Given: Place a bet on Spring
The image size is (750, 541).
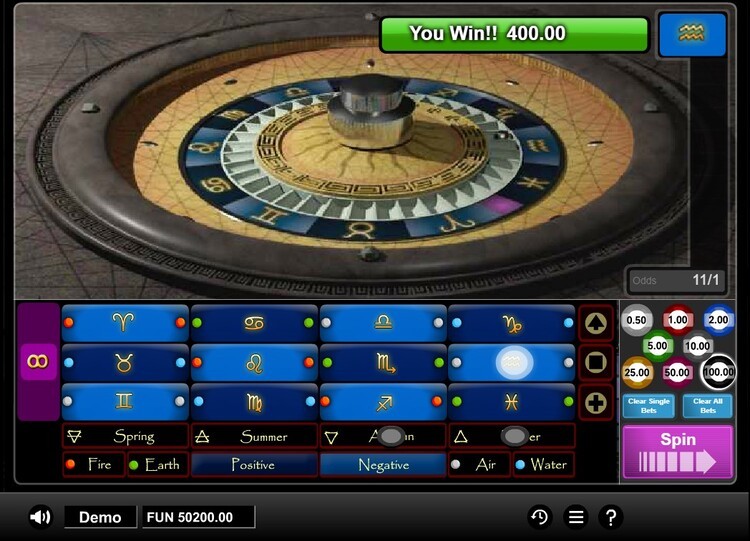Looking at the screenshot, I should (x=125, y=436).
